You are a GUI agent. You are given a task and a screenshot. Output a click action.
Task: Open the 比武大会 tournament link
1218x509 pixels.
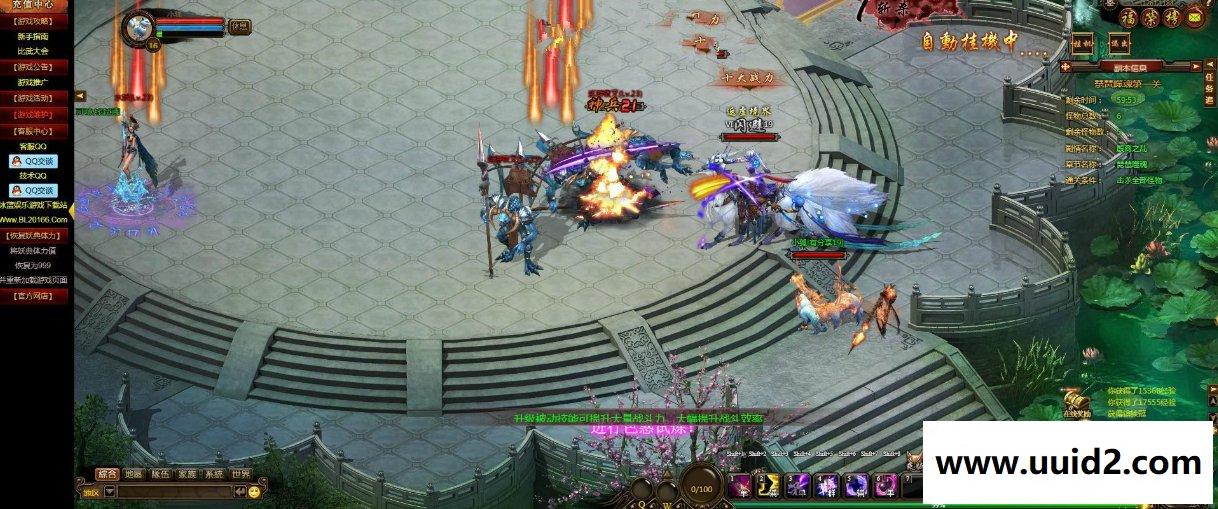36,50
